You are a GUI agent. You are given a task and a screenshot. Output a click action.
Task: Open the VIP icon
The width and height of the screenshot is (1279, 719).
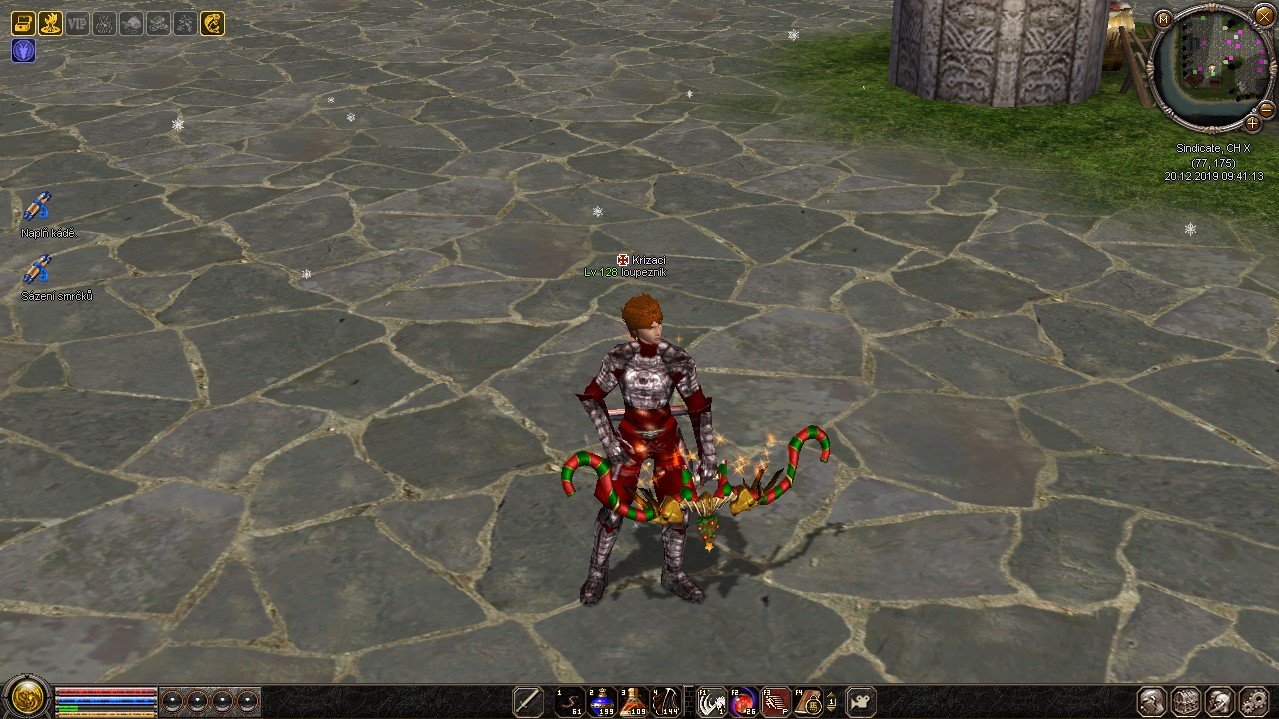(x=77, y=23)
